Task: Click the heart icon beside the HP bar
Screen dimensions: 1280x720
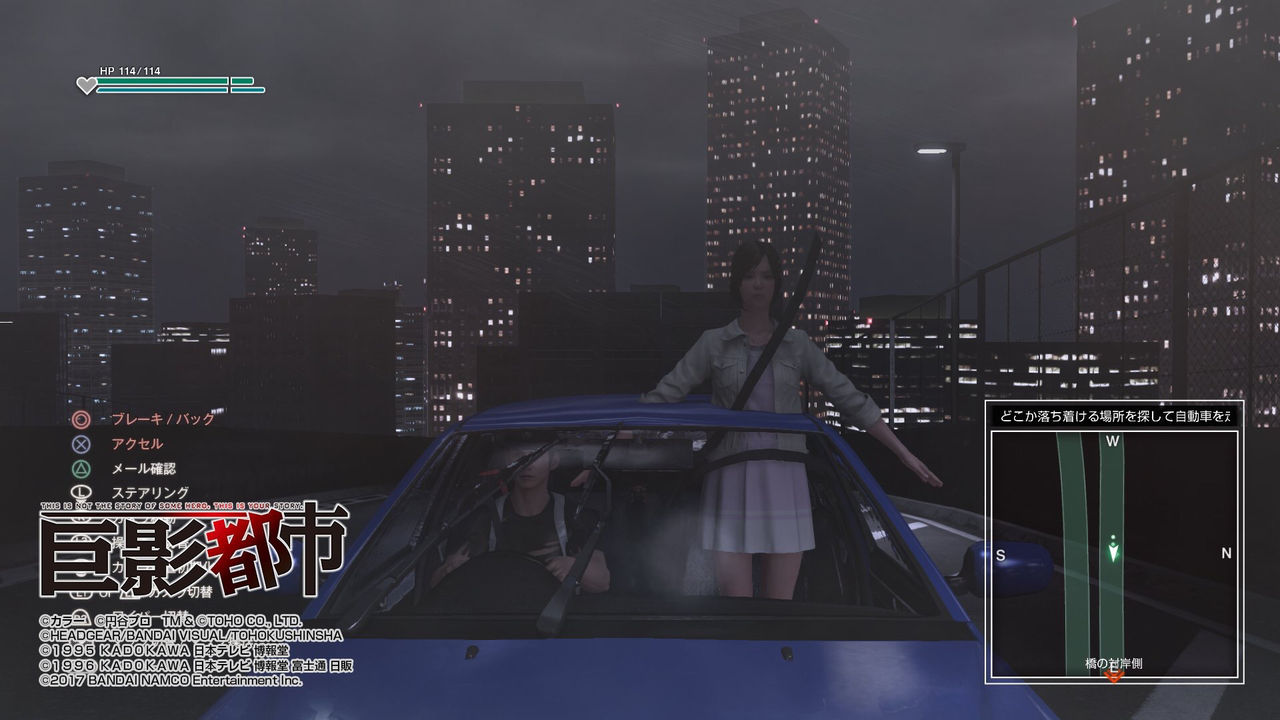Action: pos(88,86)
